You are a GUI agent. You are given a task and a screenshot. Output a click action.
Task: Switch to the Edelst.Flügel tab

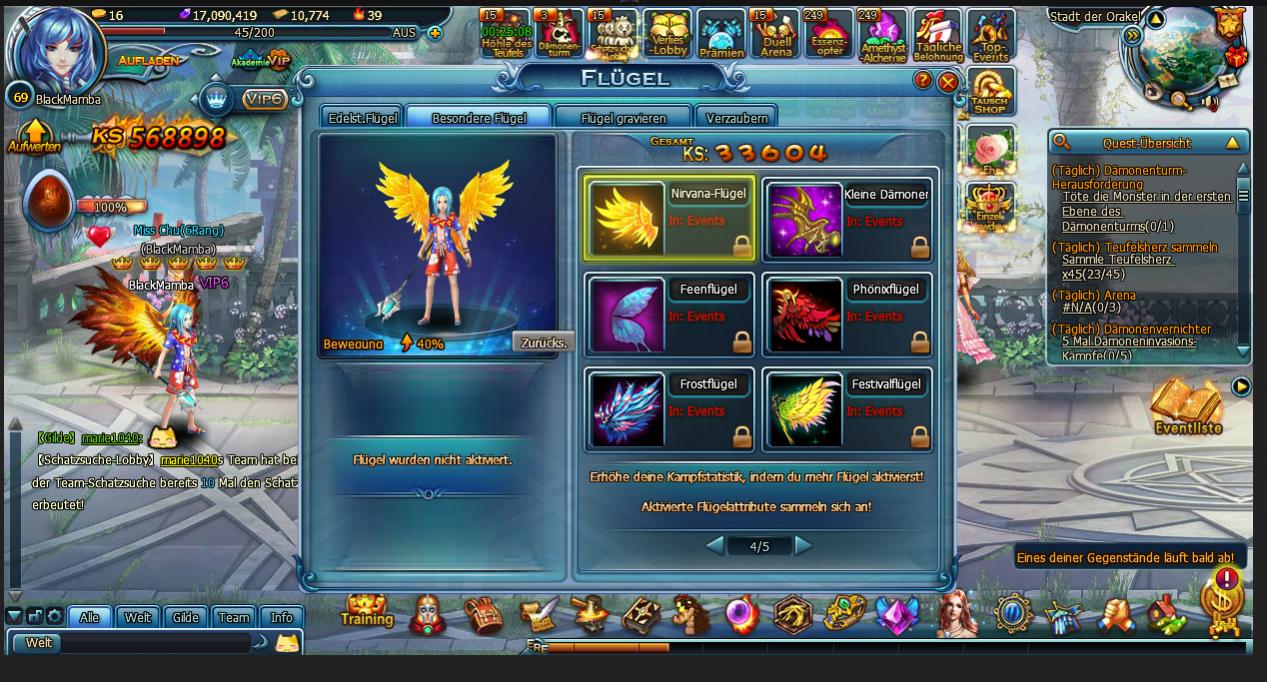363,118
